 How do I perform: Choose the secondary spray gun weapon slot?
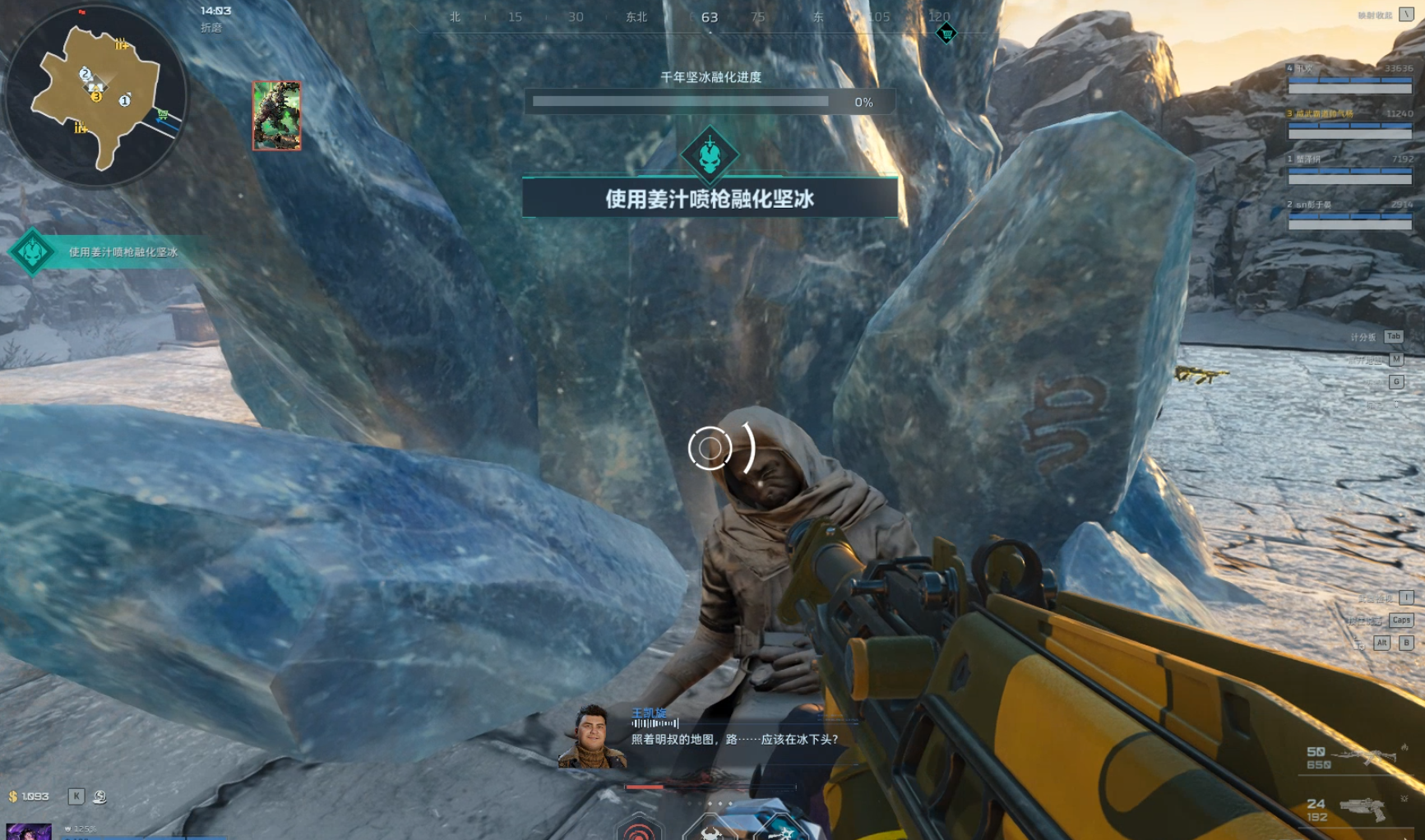[1361, 810]
